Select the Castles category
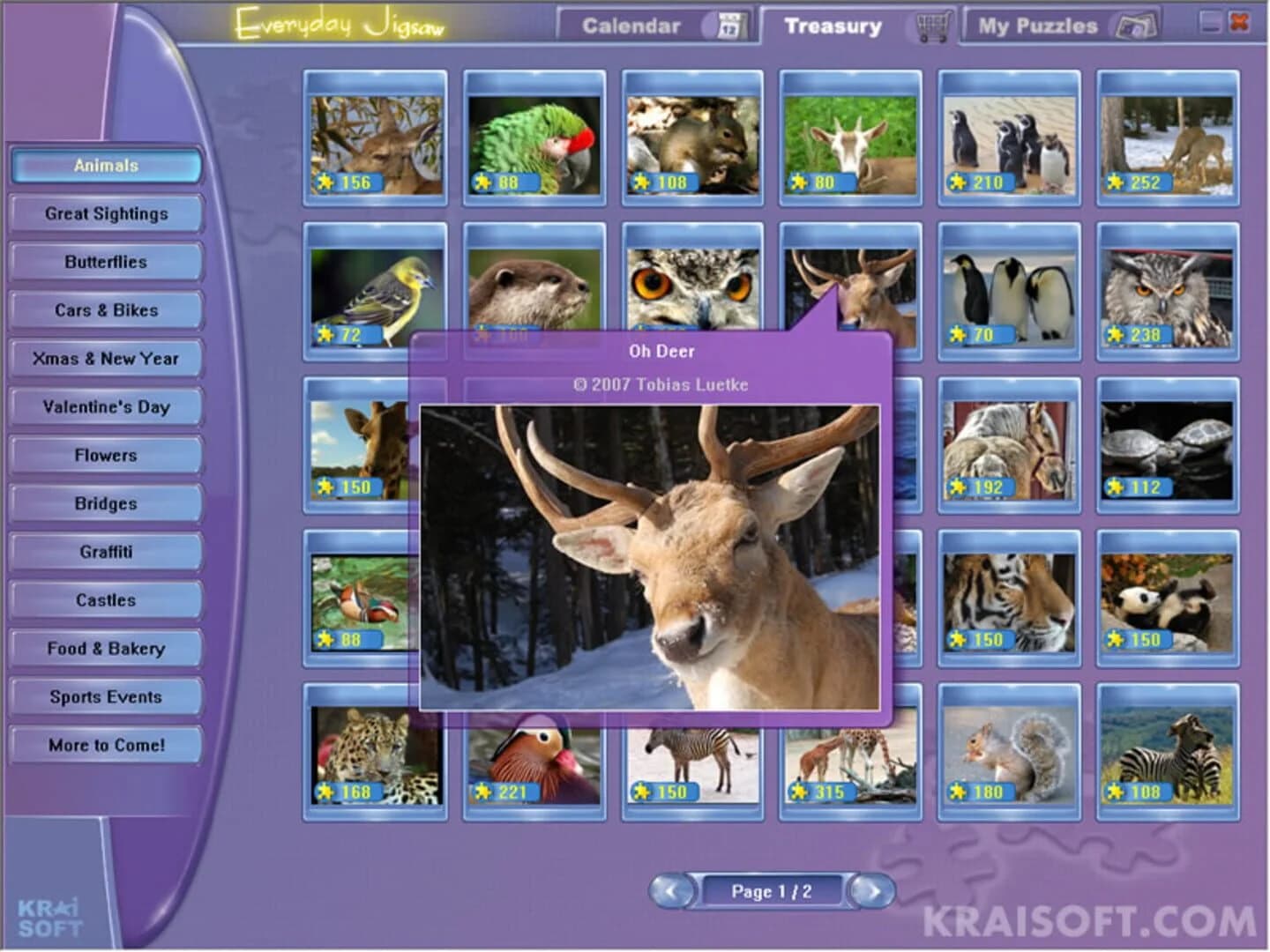1270x952 pixels. pyautogui.click(x=105, y=599)
